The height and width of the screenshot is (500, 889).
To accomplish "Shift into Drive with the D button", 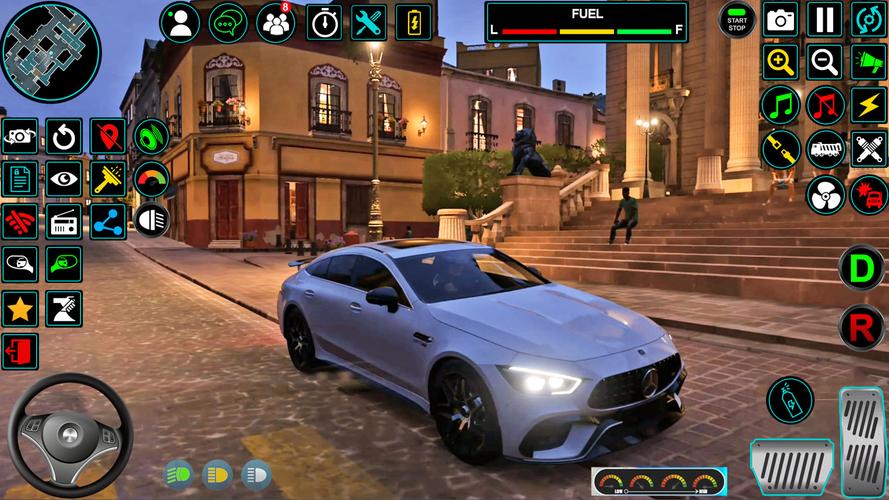I will pos(860,268).
